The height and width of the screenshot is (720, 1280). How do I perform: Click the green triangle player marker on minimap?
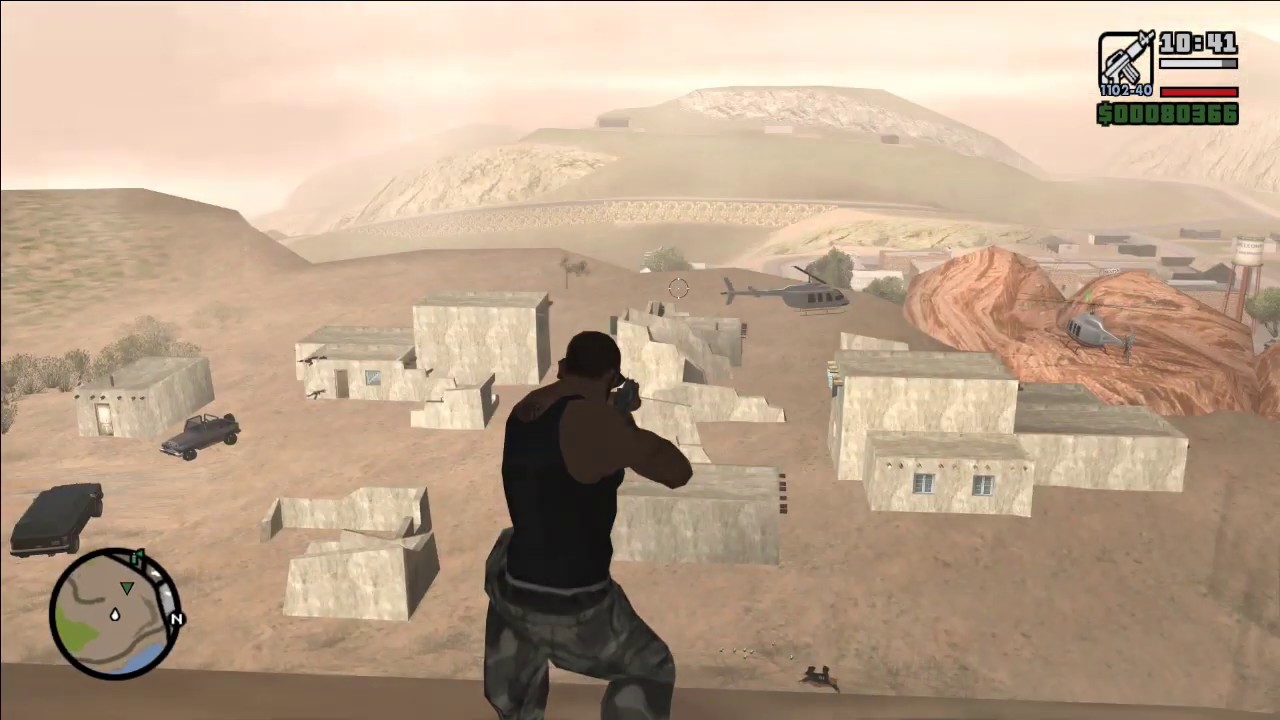click(127, 588)
